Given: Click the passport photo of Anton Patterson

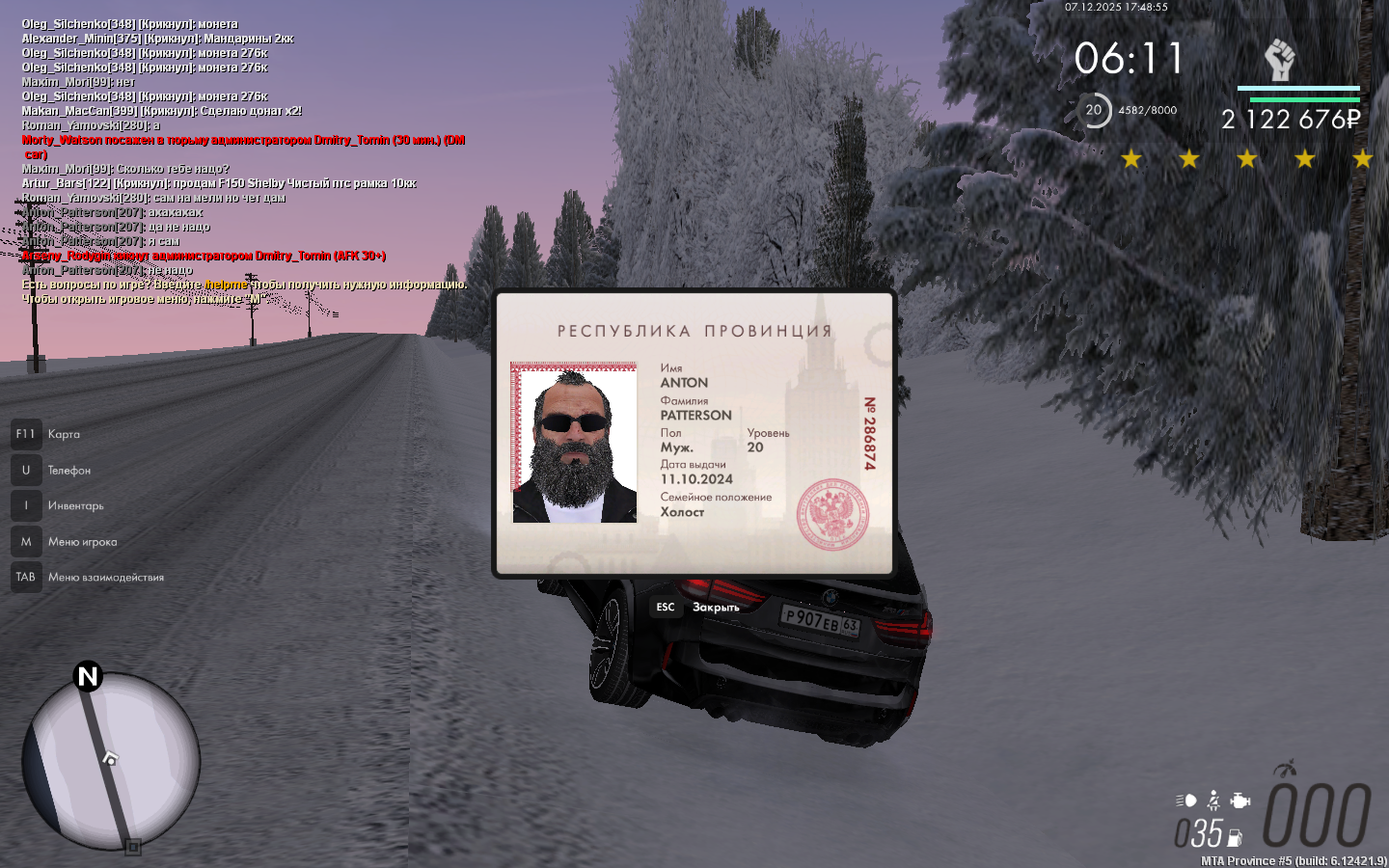Looking at the screenshot, I should [x=574, y=444].
